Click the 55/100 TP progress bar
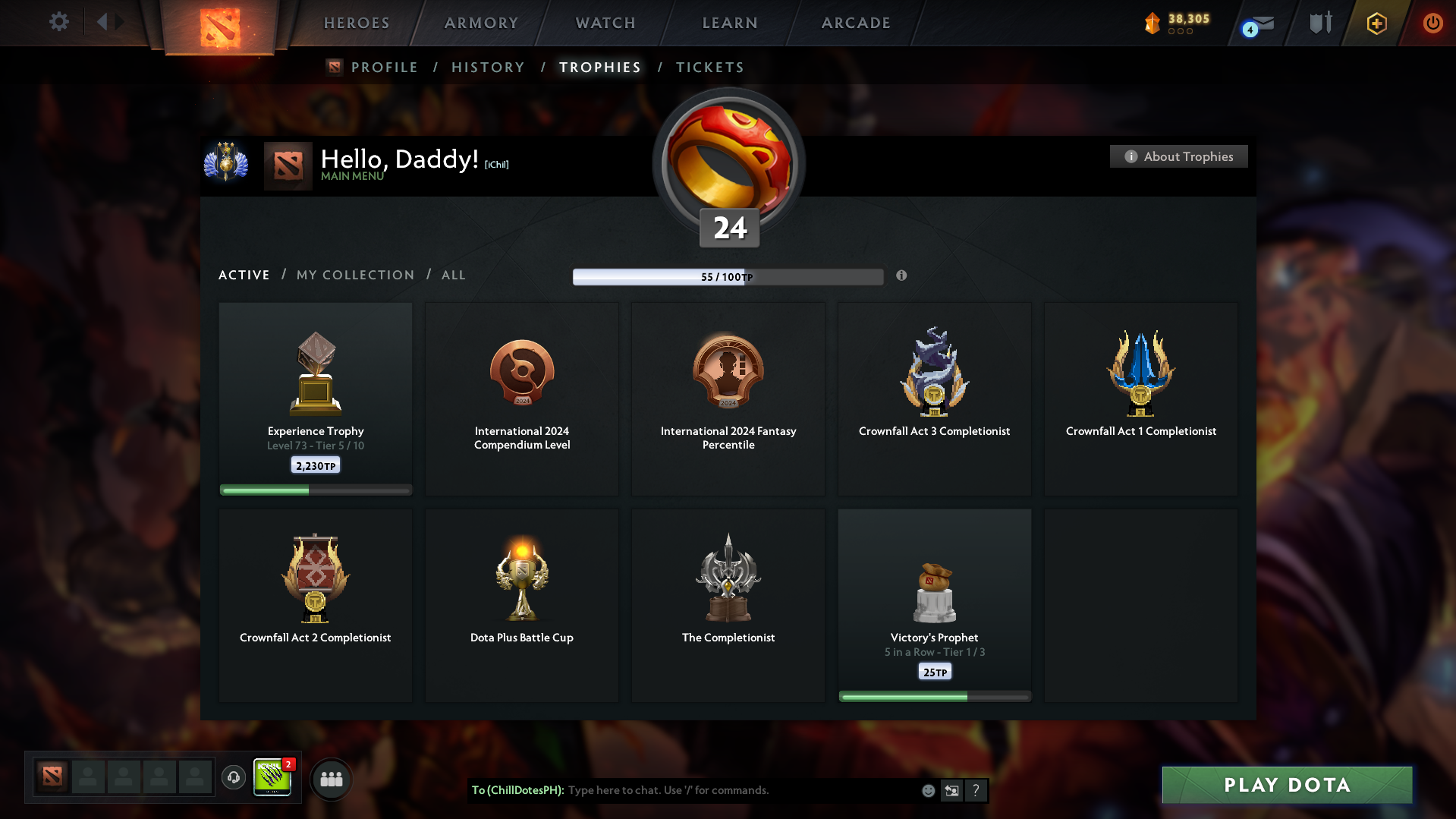Image resolution: width=1456 pixels, height=819 pixels. (728, 276)
